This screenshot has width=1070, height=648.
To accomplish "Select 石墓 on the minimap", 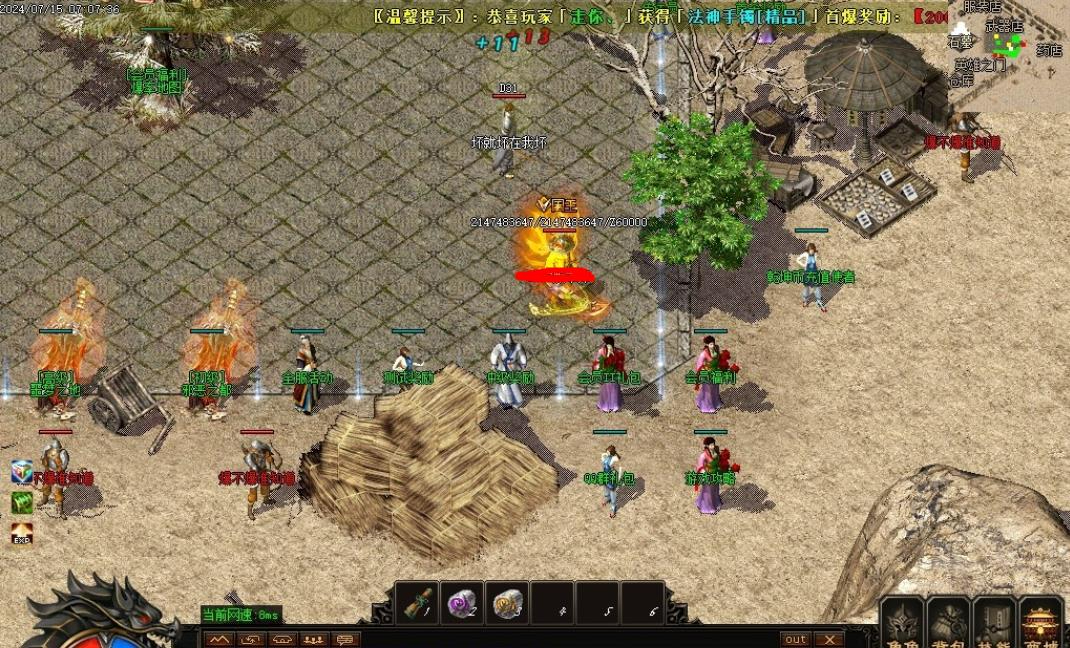I will pyautogui.click(x=961, y=43).
